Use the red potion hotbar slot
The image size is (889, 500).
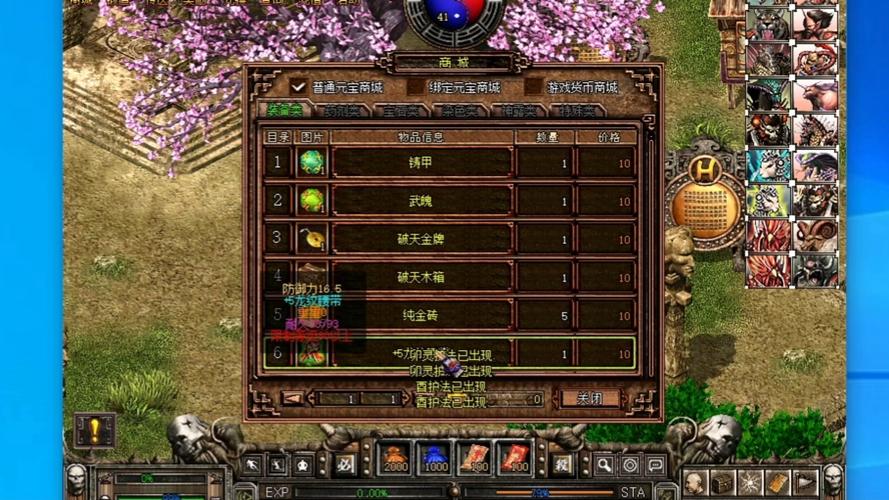[x=396, y=459]
